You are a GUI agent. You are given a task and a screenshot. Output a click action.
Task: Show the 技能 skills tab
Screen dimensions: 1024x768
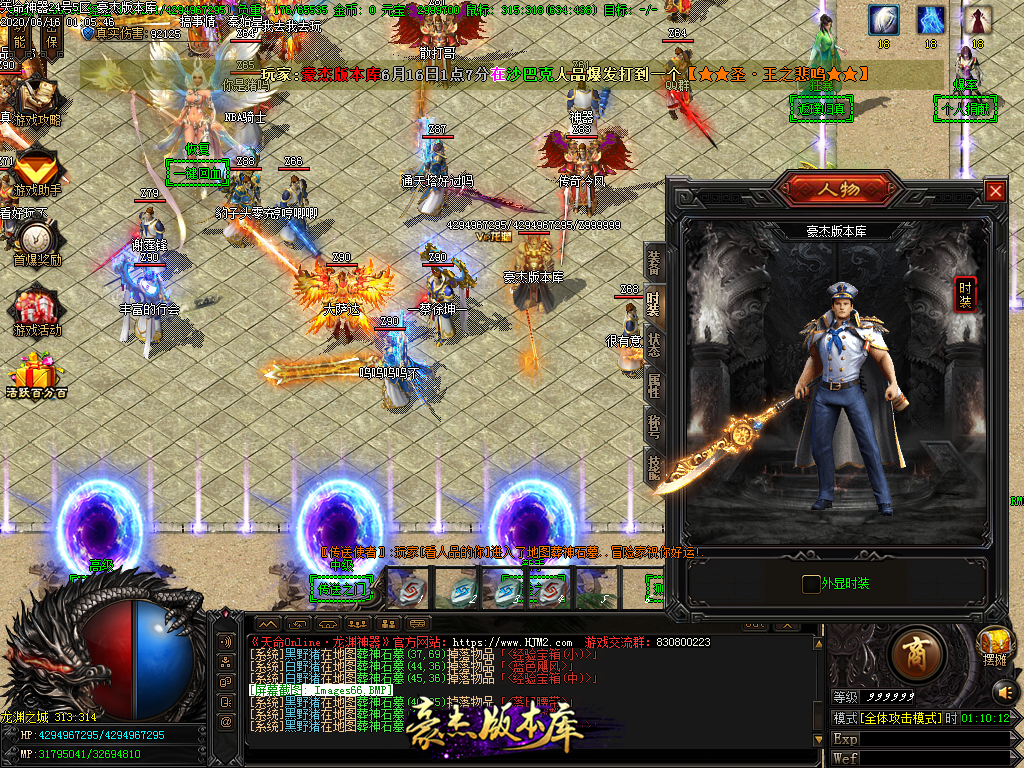click(x=654, y=466)
